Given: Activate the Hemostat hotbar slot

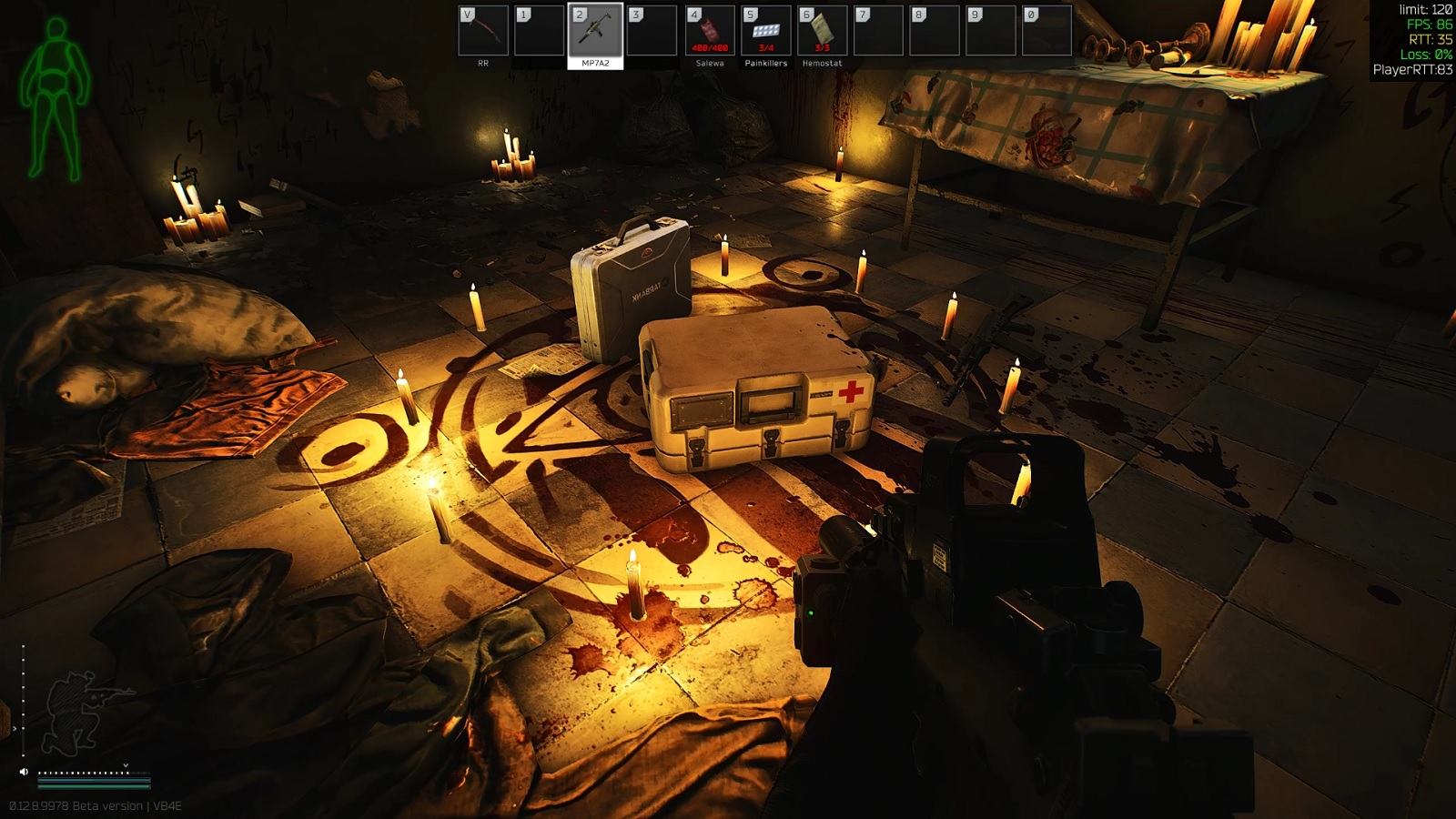Looking at the screenshot, I should coord(823,31).
